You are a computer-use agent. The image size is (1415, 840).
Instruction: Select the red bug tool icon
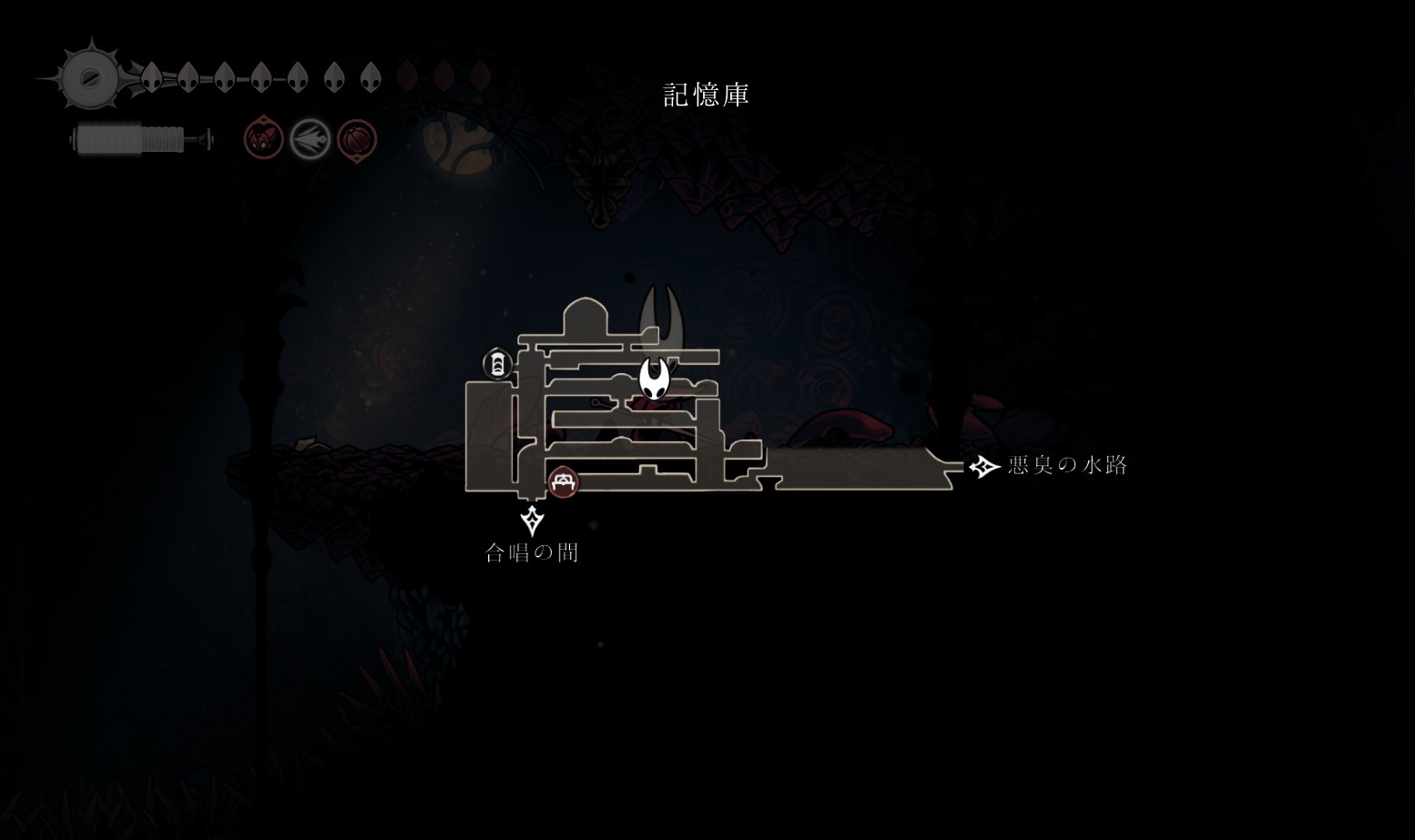click(x=263, y=139)
